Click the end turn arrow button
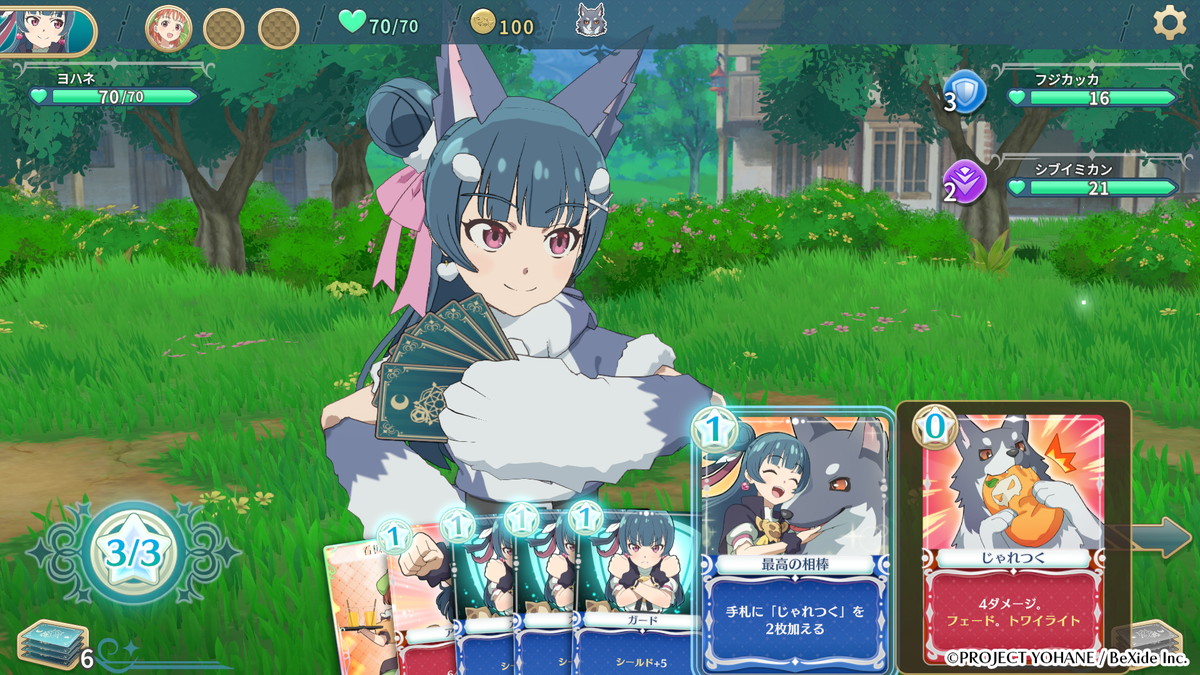 [x=1163, y=538]
